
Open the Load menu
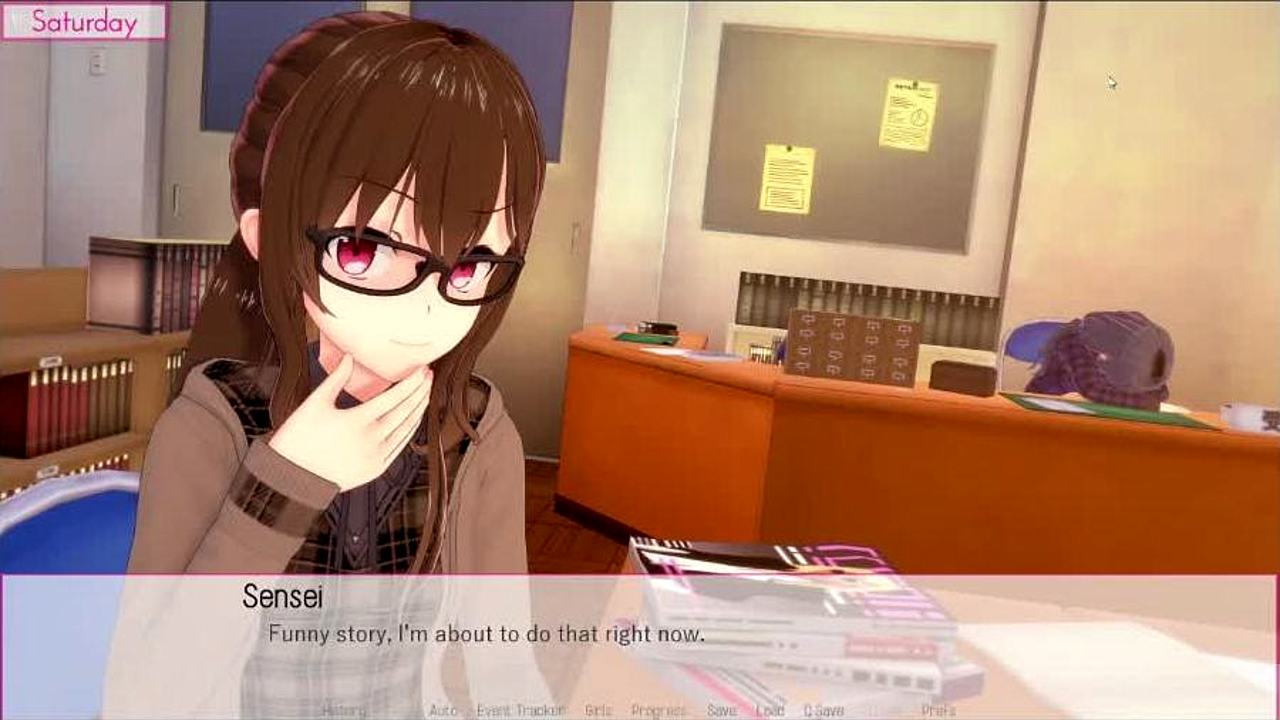pos(769,710)
